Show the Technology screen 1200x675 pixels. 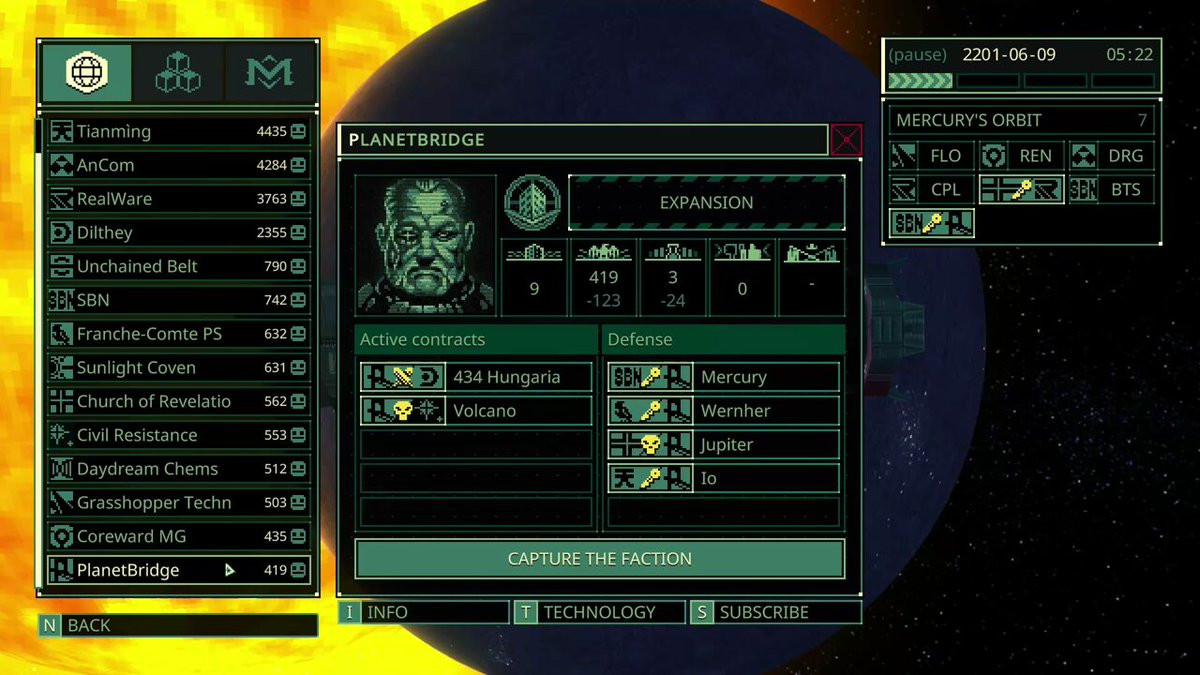pos(599,612)
